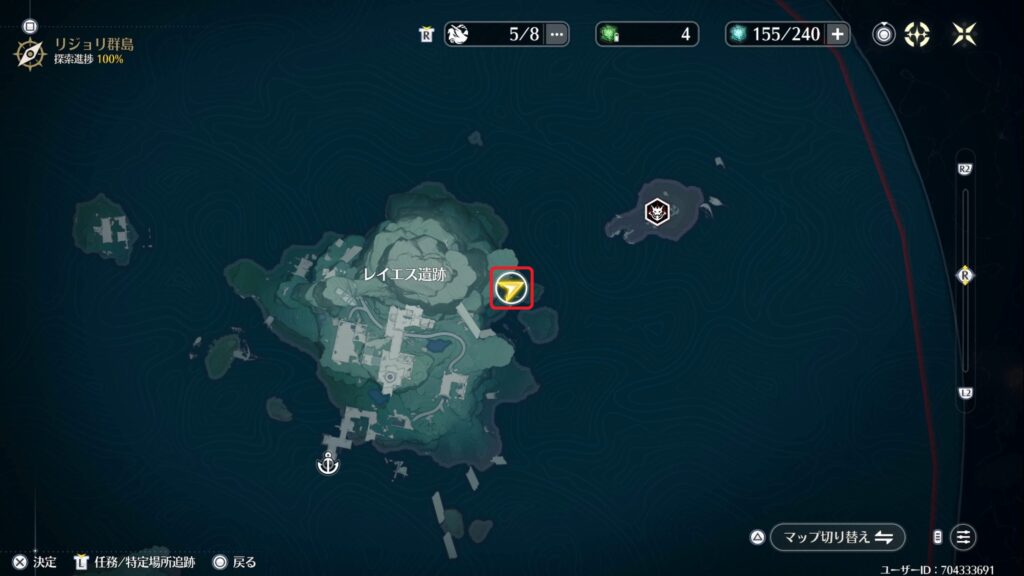Click the リジョリ群島 region compass icon
Image resolution: width=1024 pixels, height=576 pixels.
coord(29,51)
